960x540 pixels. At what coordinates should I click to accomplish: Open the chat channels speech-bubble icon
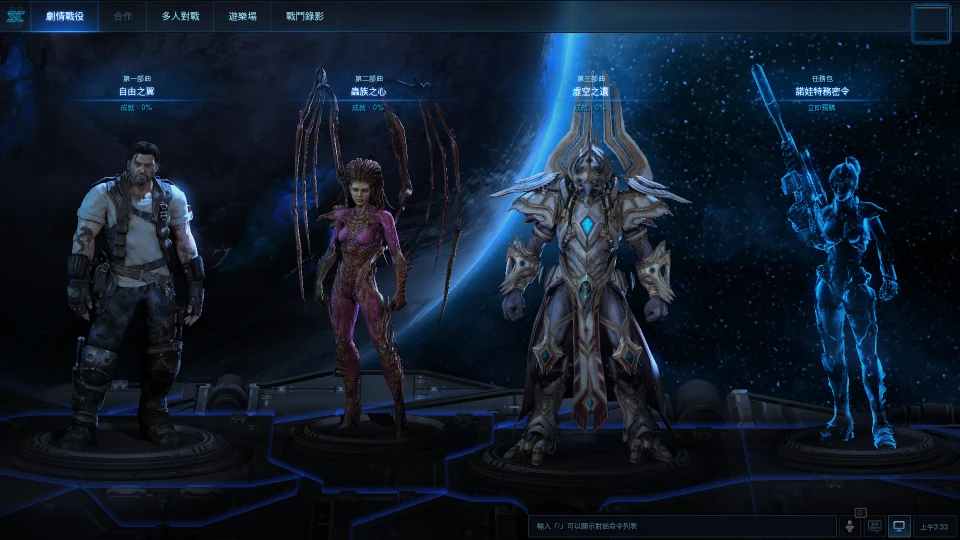tap(874, 526)
